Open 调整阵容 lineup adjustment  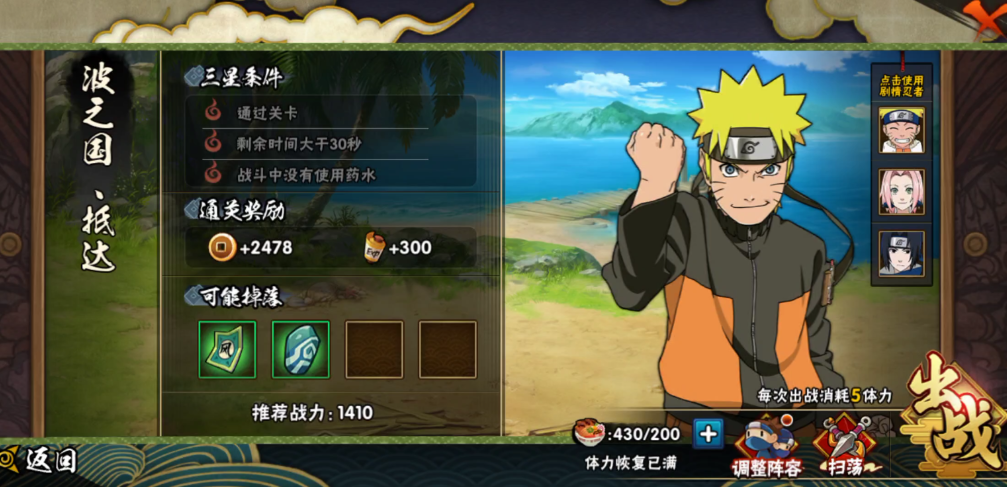pyautogui.click(x=767, y=445)
